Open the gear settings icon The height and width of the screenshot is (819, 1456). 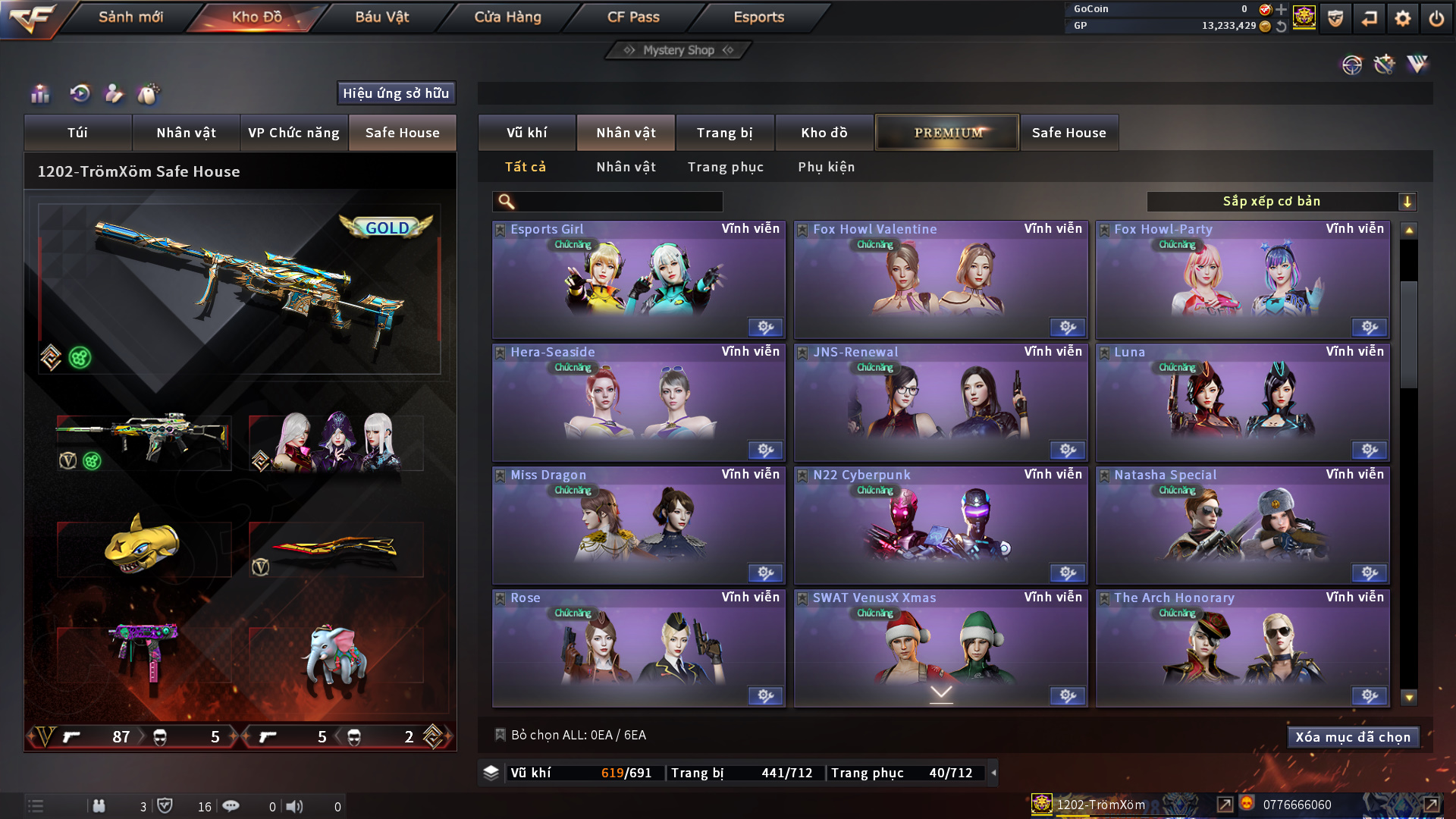(1402, 18)
